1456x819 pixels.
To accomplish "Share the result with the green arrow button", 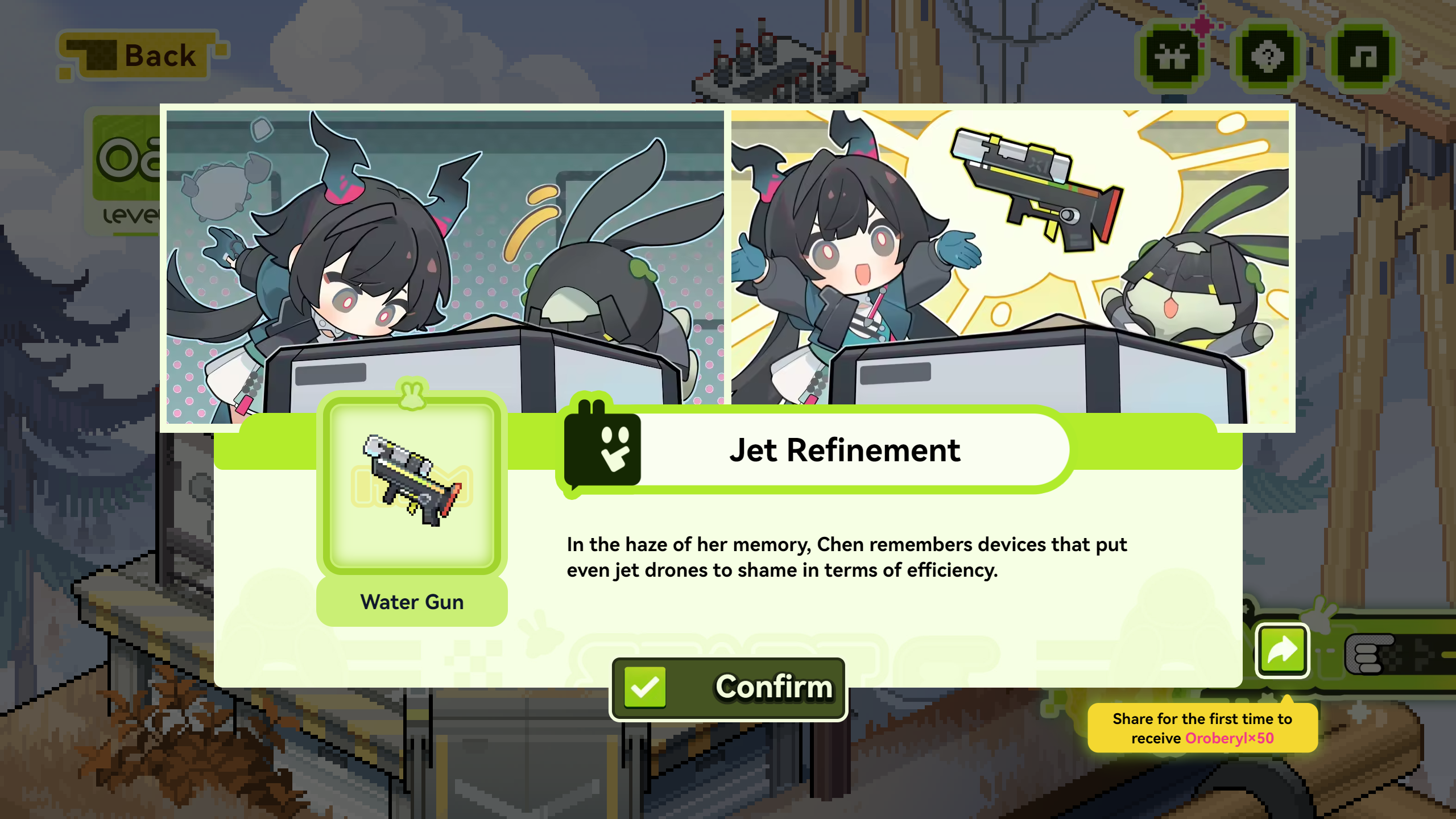I will [1282, 651].
